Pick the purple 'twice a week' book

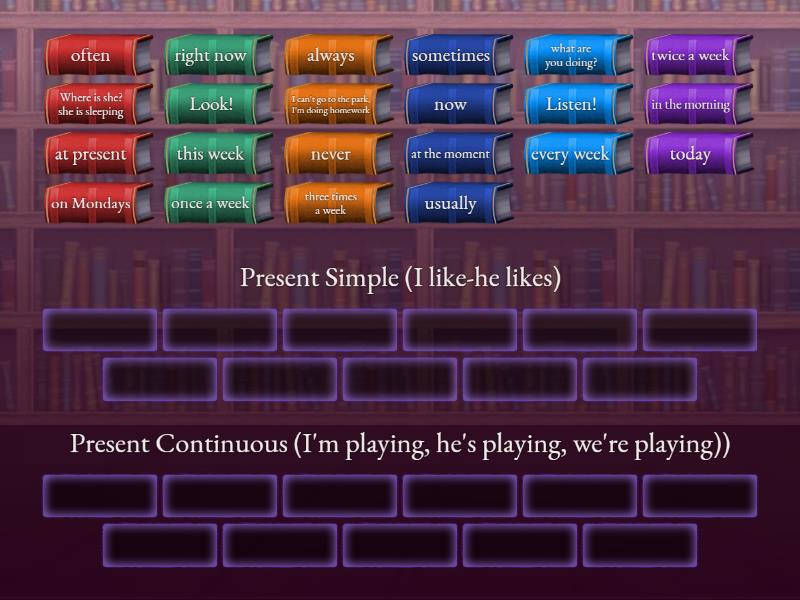[x=691, y=56]
